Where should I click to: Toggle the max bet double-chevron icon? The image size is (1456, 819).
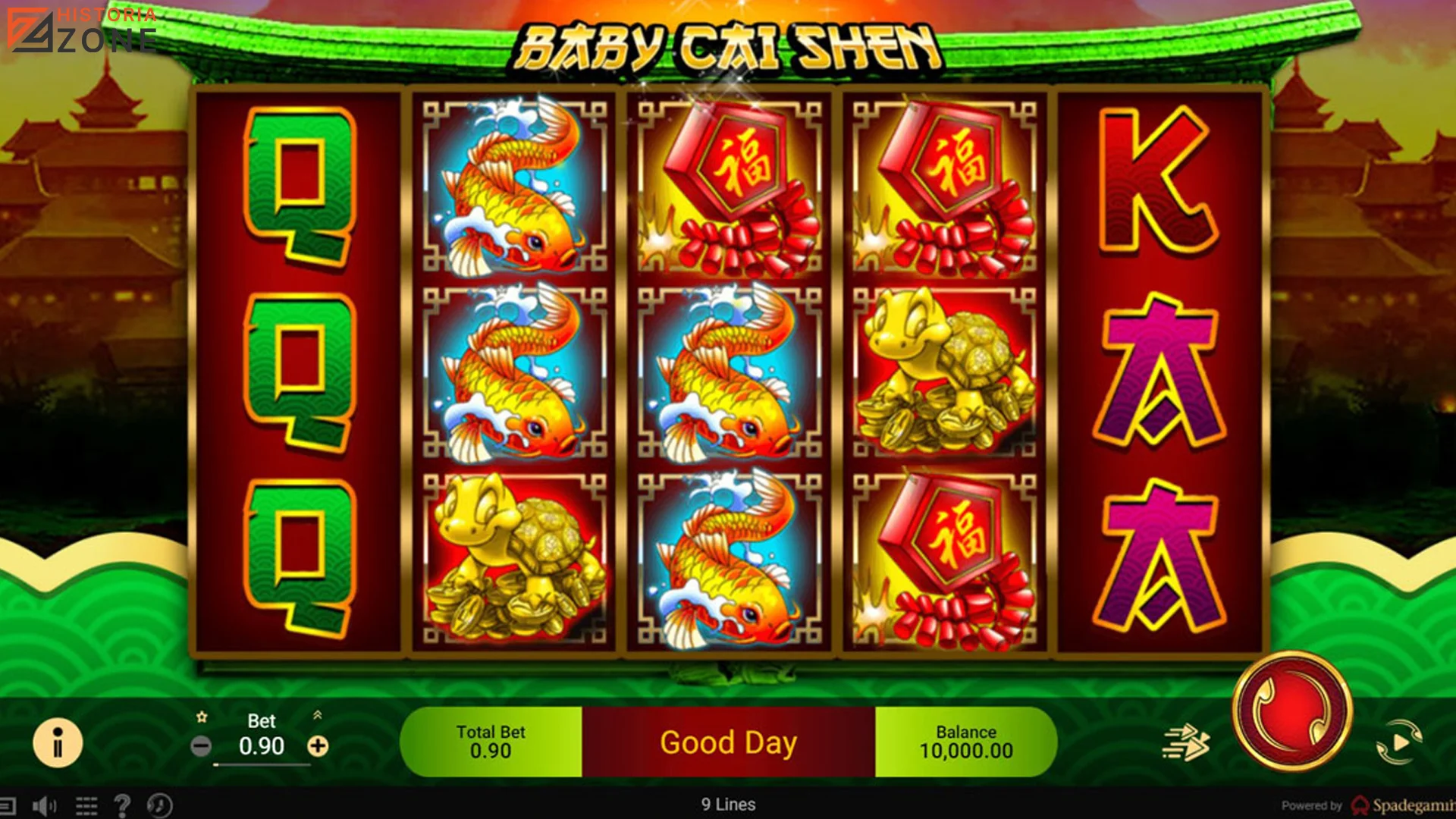[x=318, y=715]
